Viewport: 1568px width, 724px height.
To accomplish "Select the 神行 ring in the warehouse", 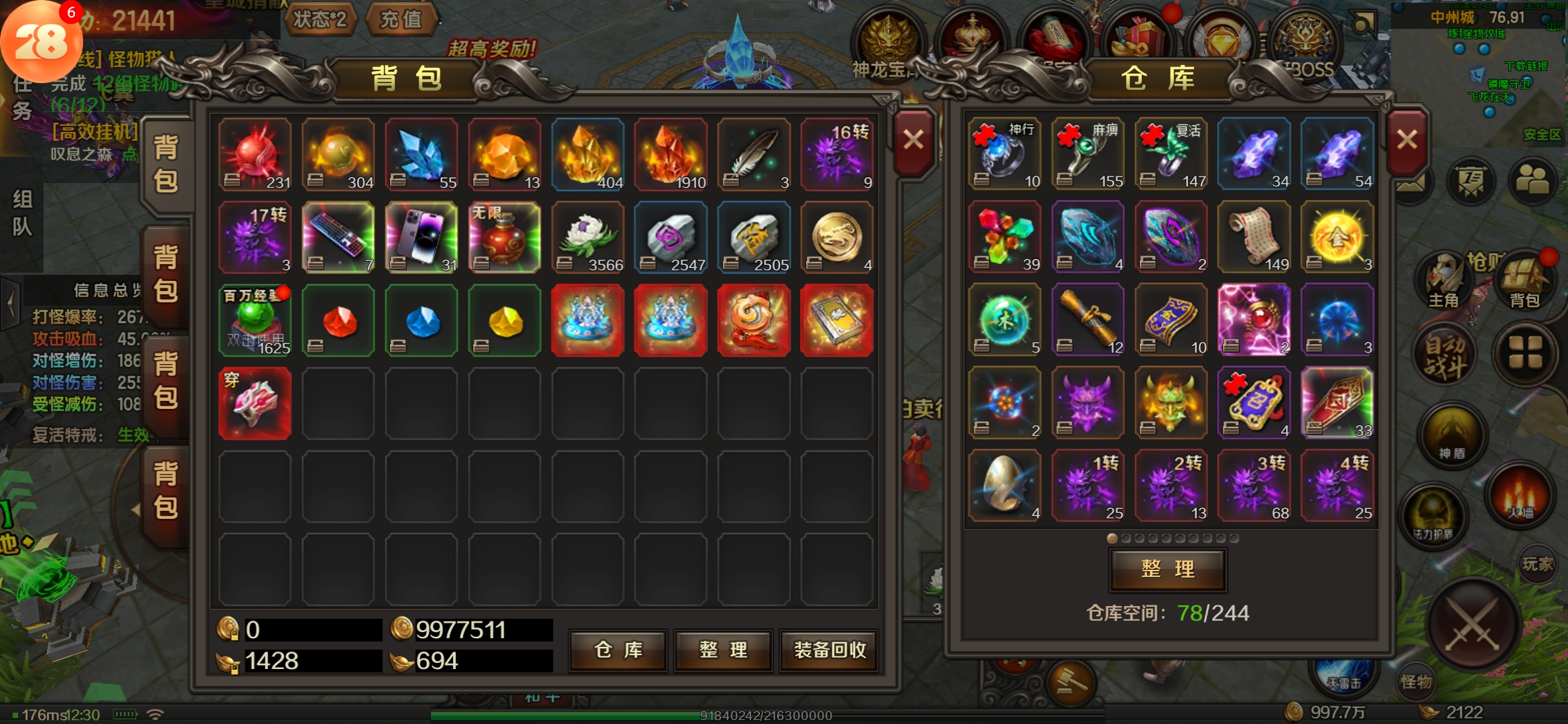I will coord(1004,155).
